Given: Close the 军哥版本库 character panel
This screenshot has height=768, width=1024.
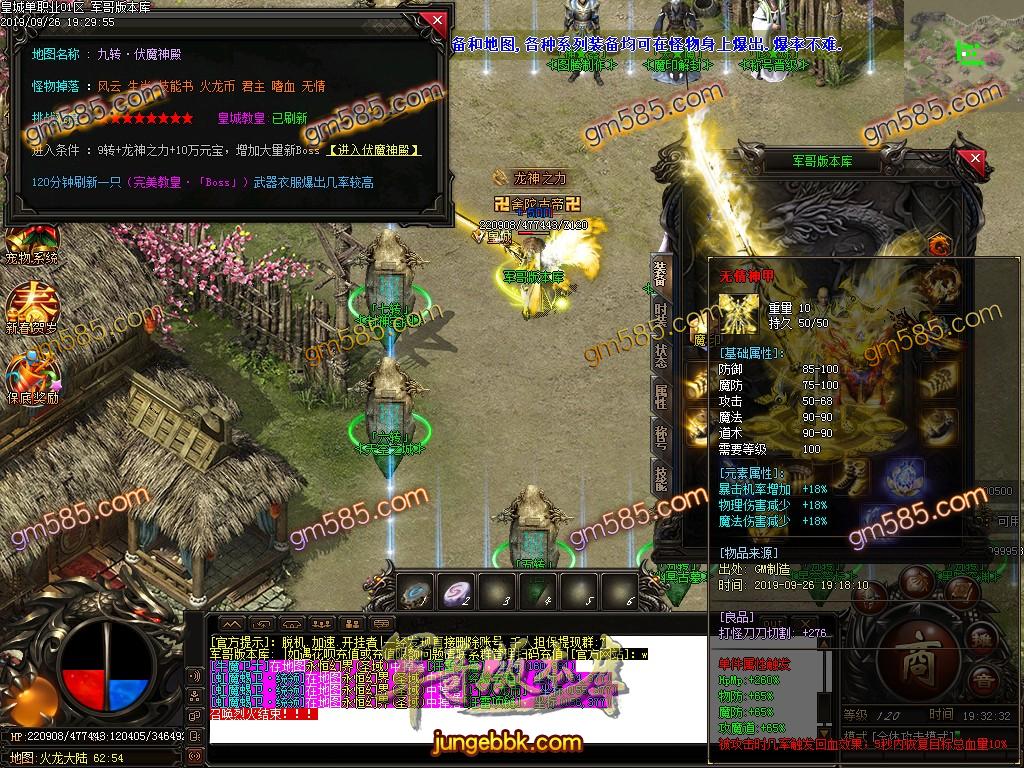Looking at the screenshot, I should 975,160.
